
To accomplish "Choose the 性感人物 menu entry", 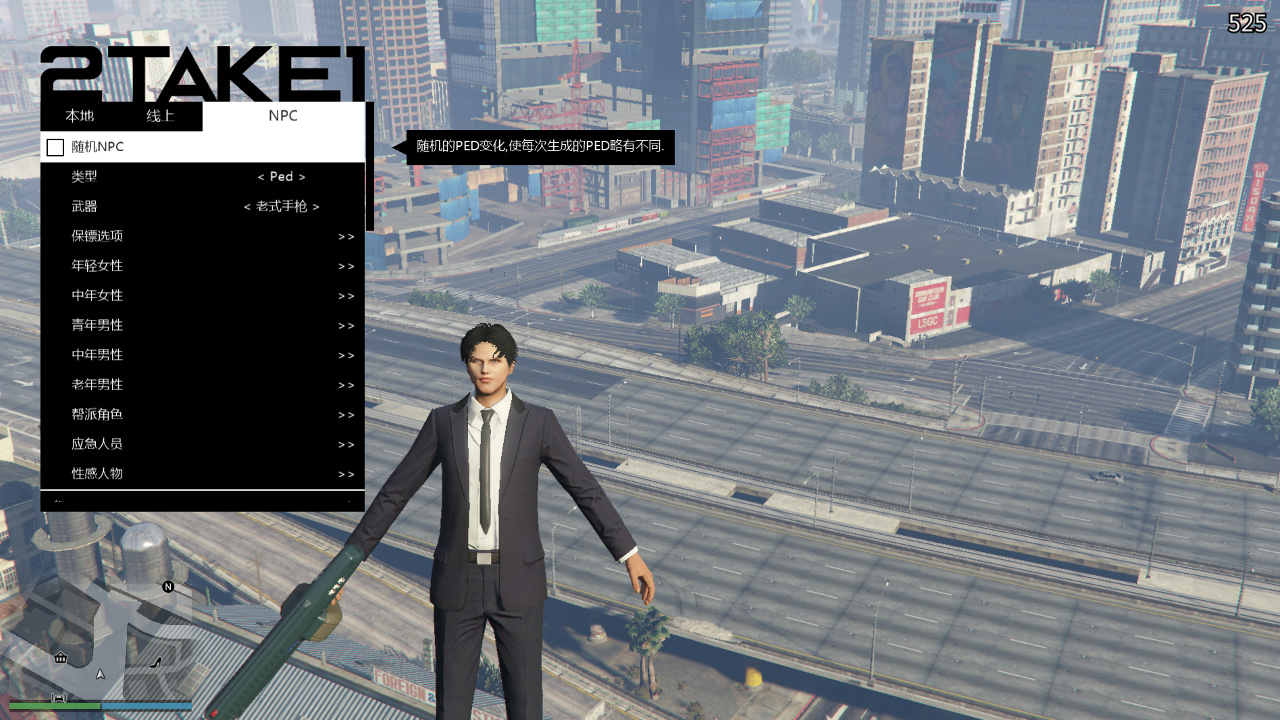I will tap(200, 473).
